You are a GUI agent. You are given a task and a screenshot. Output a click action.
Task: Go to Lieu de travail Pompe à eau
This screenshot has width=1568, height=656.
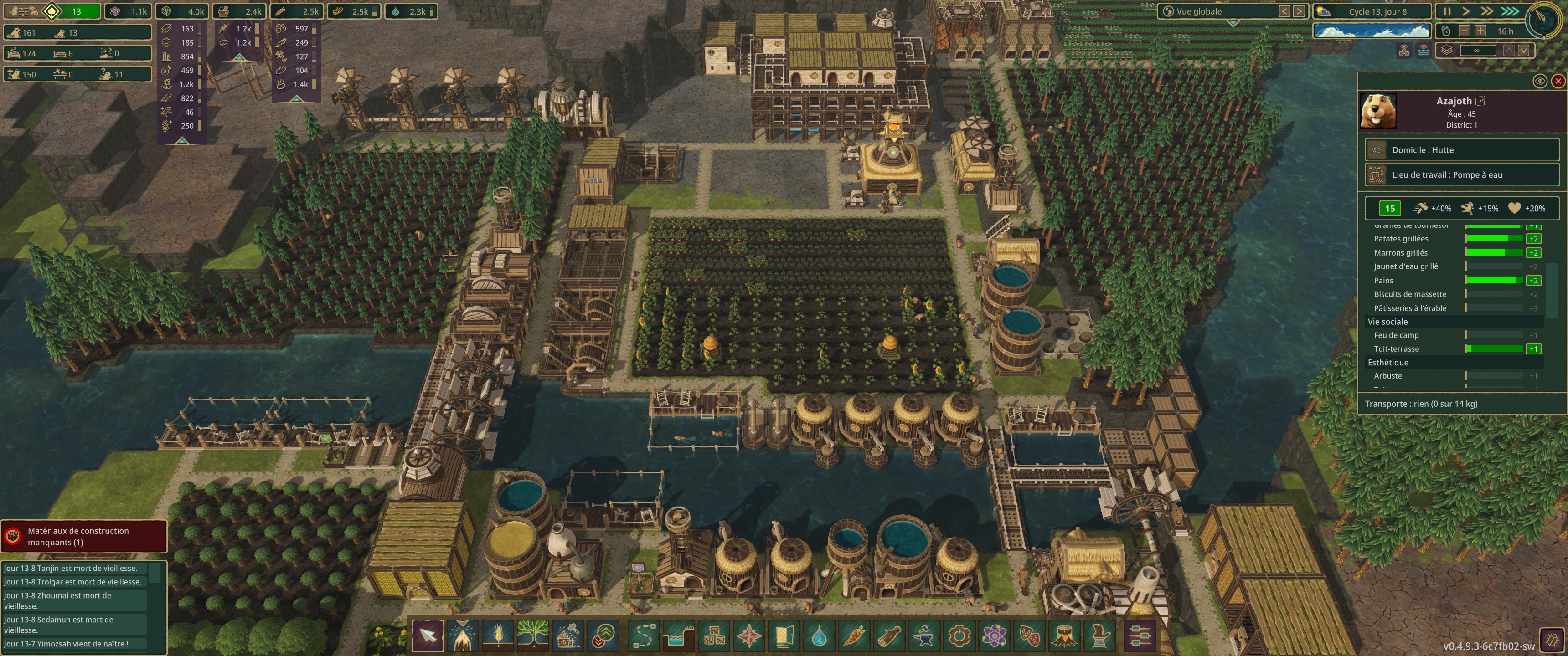pyautogui.click(x=1461, y=175)
